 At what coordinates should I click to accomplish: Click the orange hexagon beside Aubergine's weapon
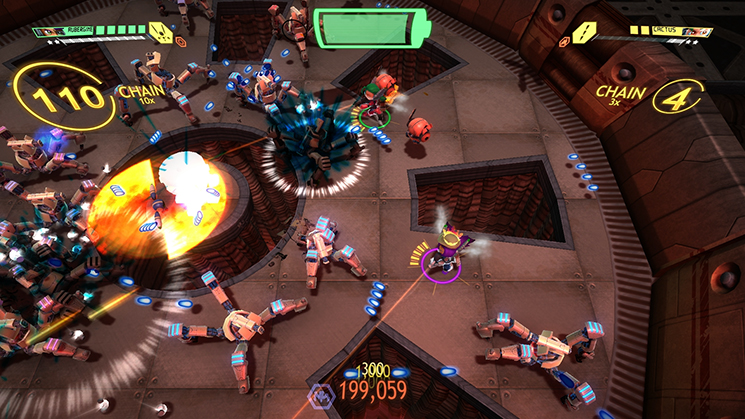click(x=182, y=41)
